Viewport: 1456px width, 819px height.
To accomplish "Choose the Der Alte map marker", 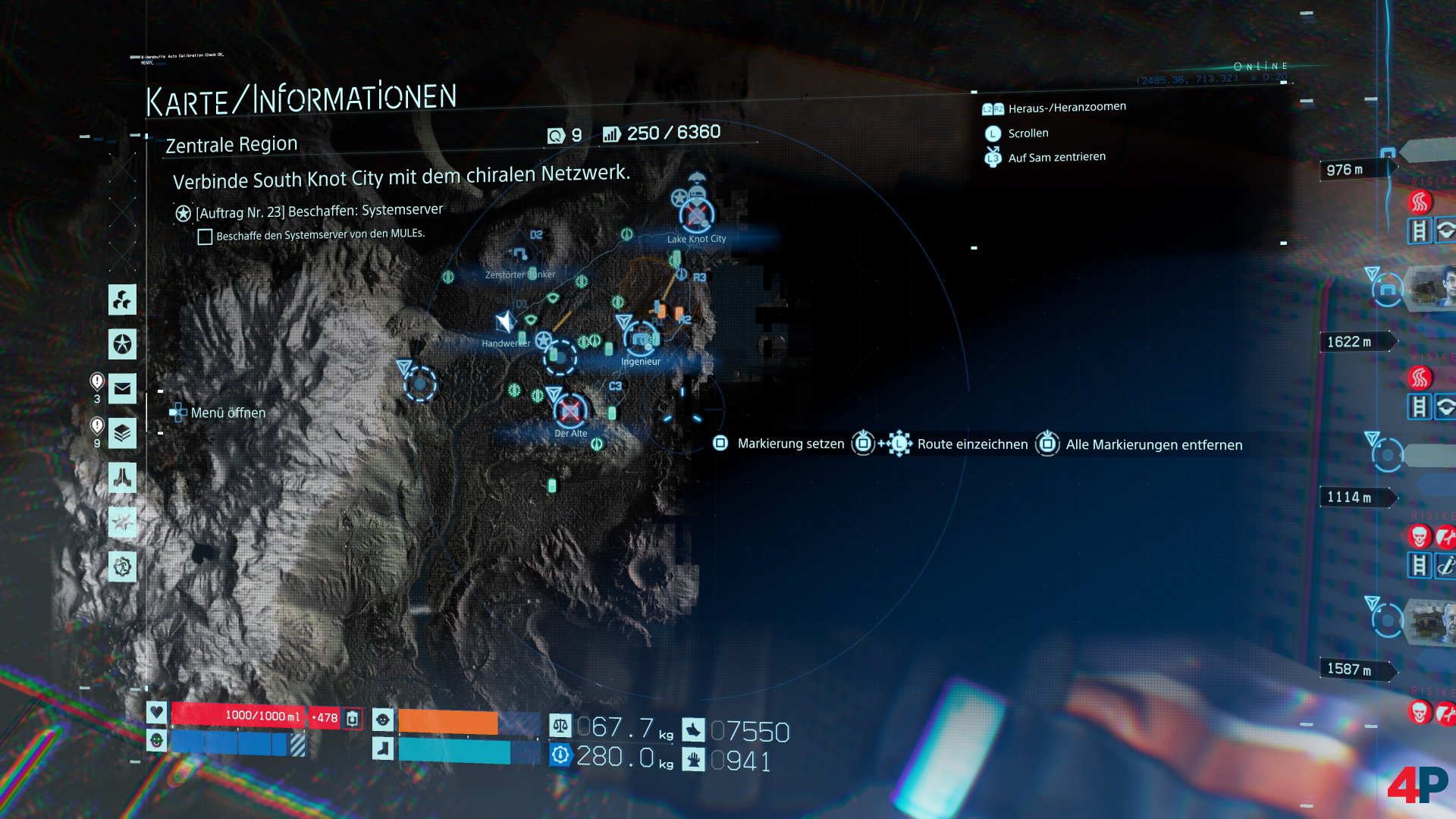I will coord(570,411).
